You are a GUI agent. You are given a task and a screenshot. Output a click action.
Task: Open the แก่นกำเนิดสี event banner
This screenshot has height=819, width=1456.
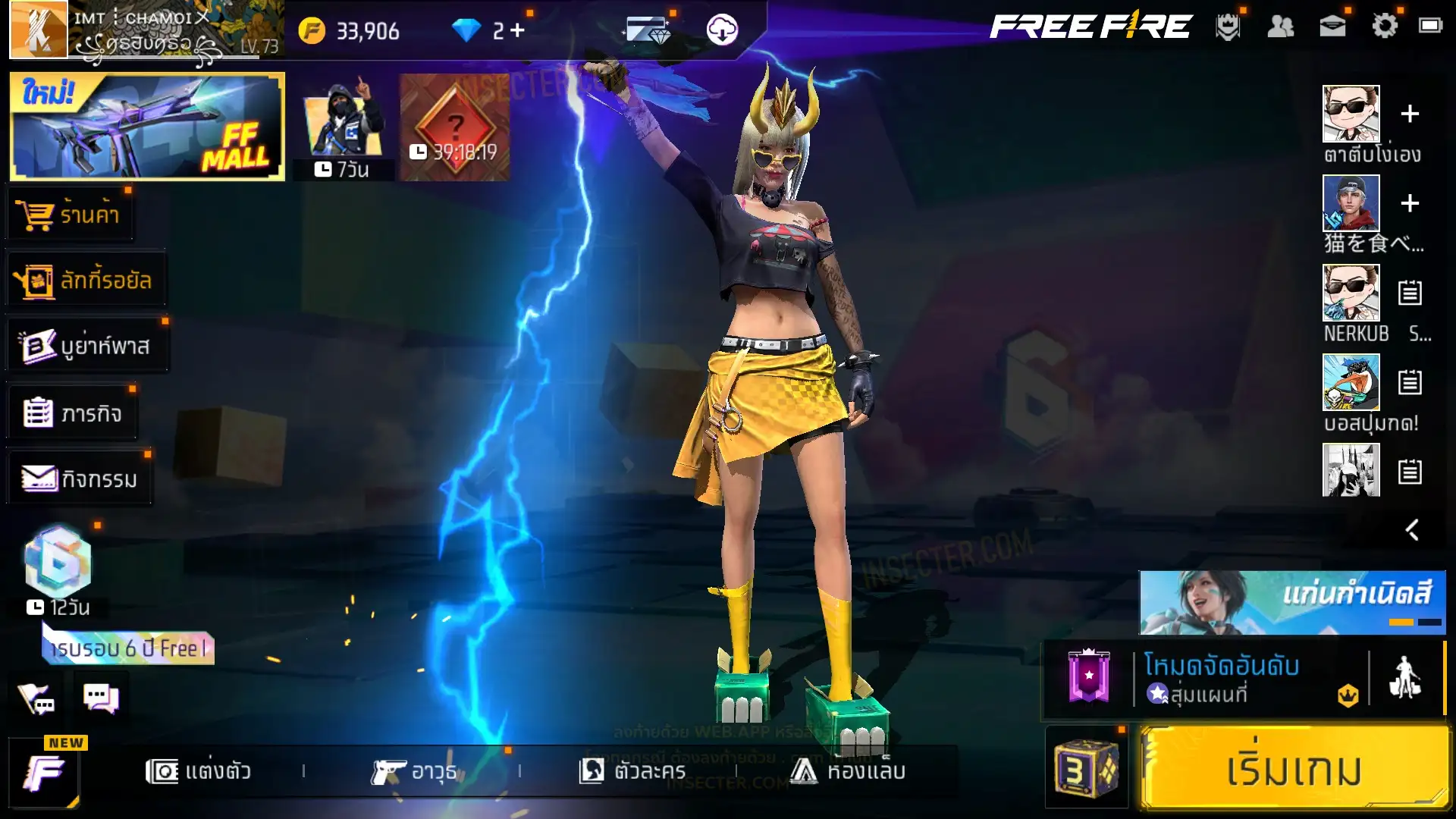1292,602
